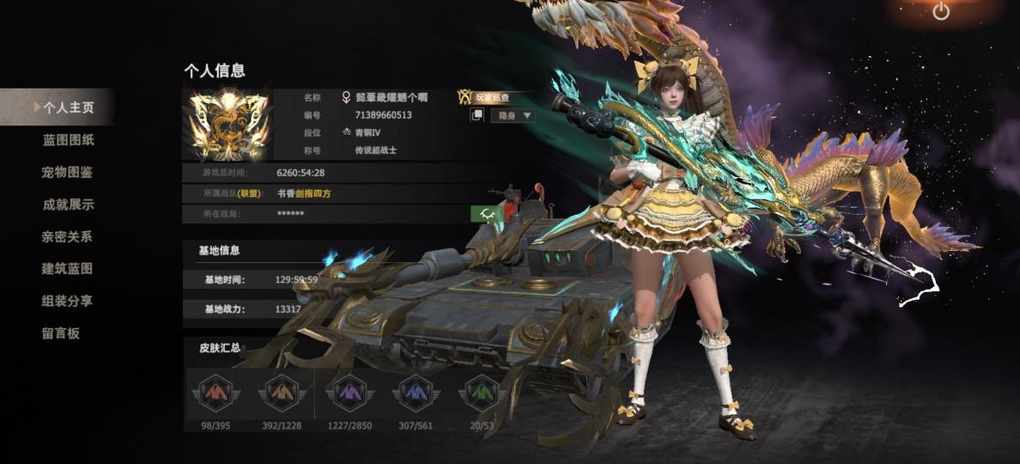Click the golden dragon player avatar

(229, 126)
